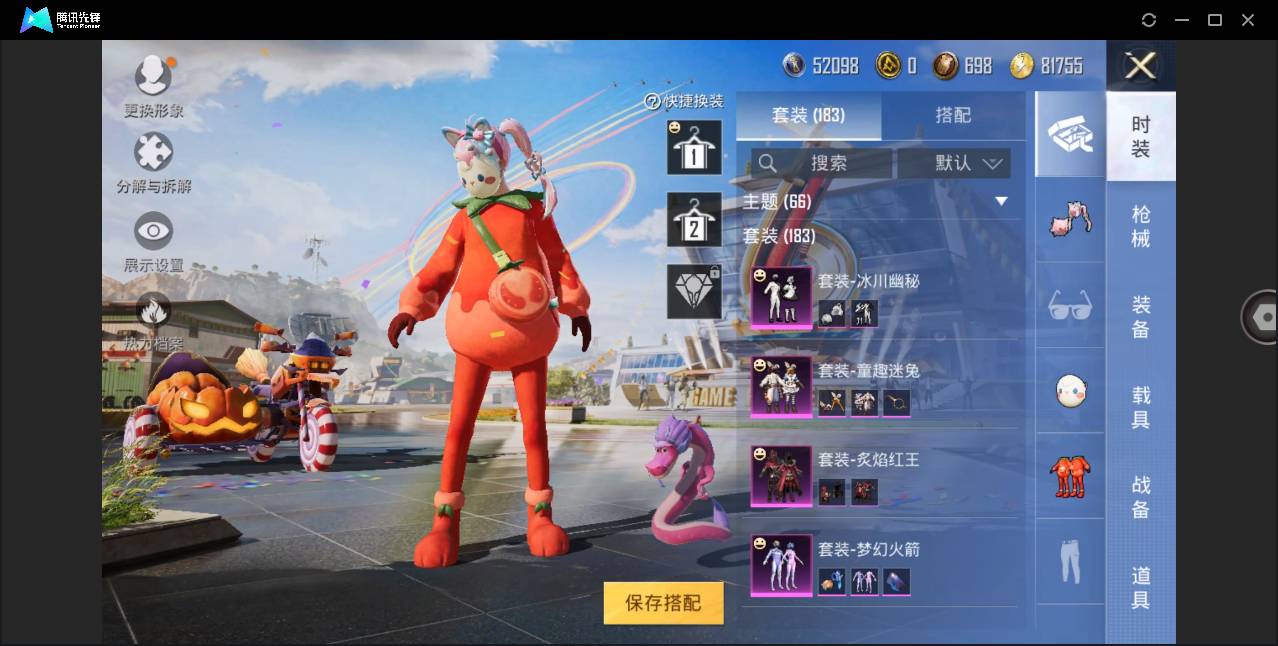Viewport: 1278px width, 646px height.
Task: Open 分解与拆解 dismantle menu
Action: (153, 164)
